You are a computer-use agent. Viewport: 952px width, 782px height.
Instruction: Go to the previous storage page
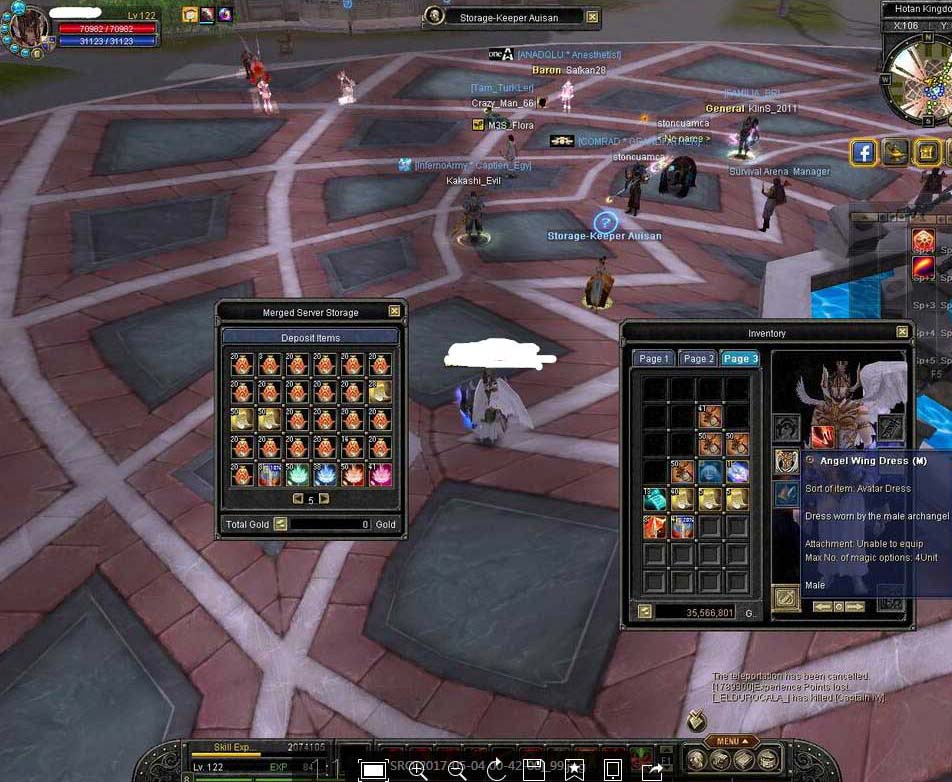pos(296,499)
